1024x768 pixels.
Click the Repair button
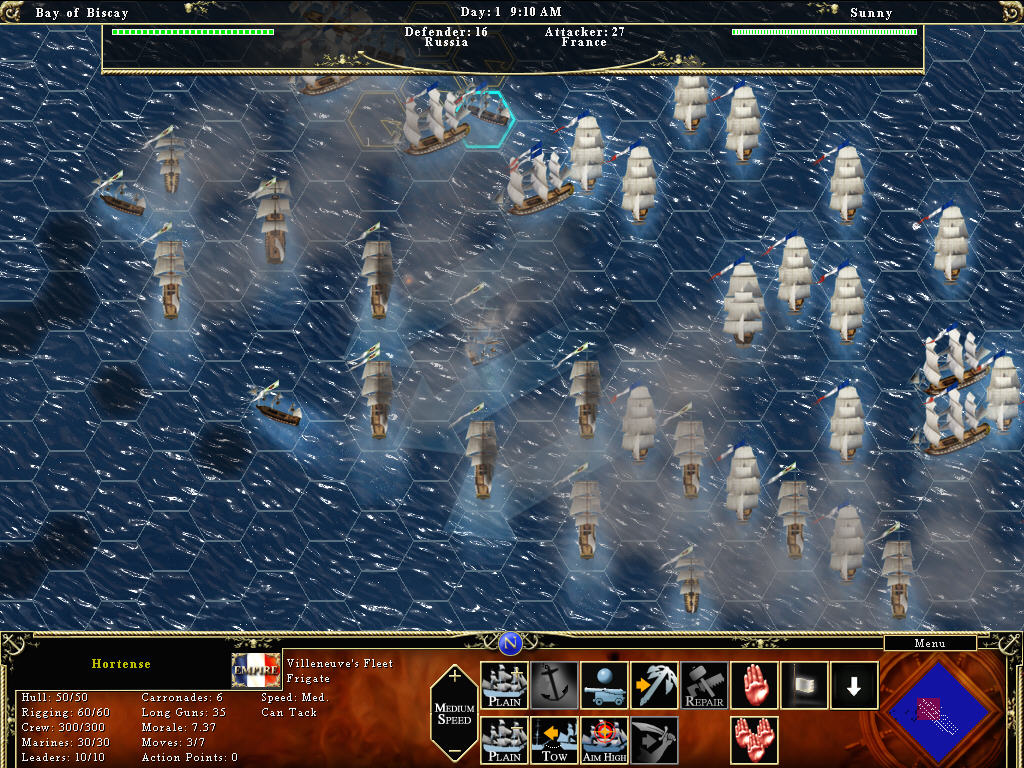point(704,686)
